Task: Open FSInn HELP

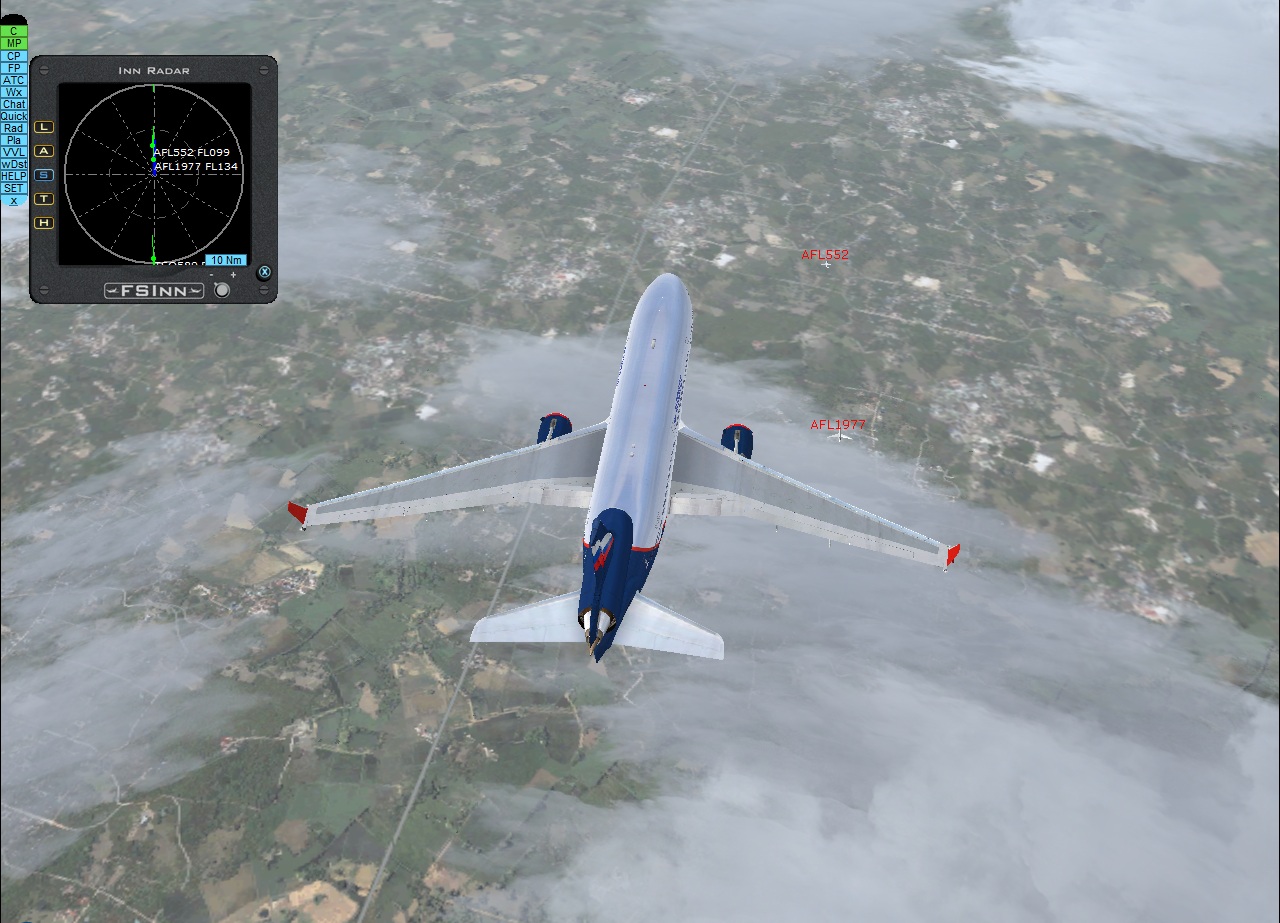Action: (x=14, y=176)
